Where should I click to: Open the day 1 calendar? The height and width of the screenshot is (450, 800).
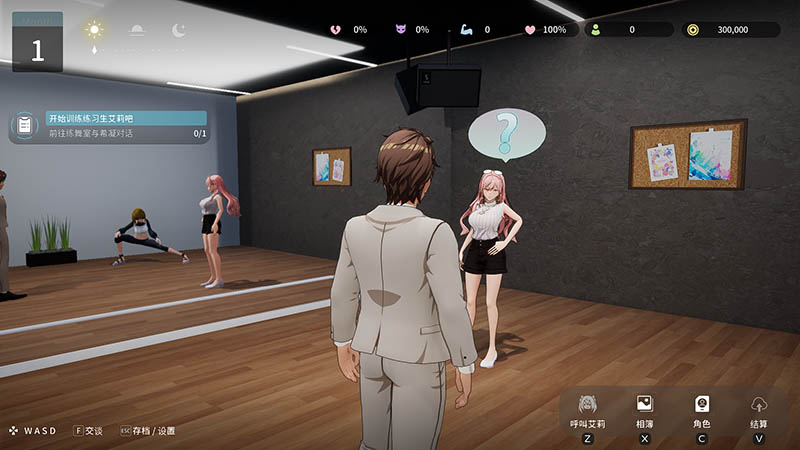pos(38,42)
